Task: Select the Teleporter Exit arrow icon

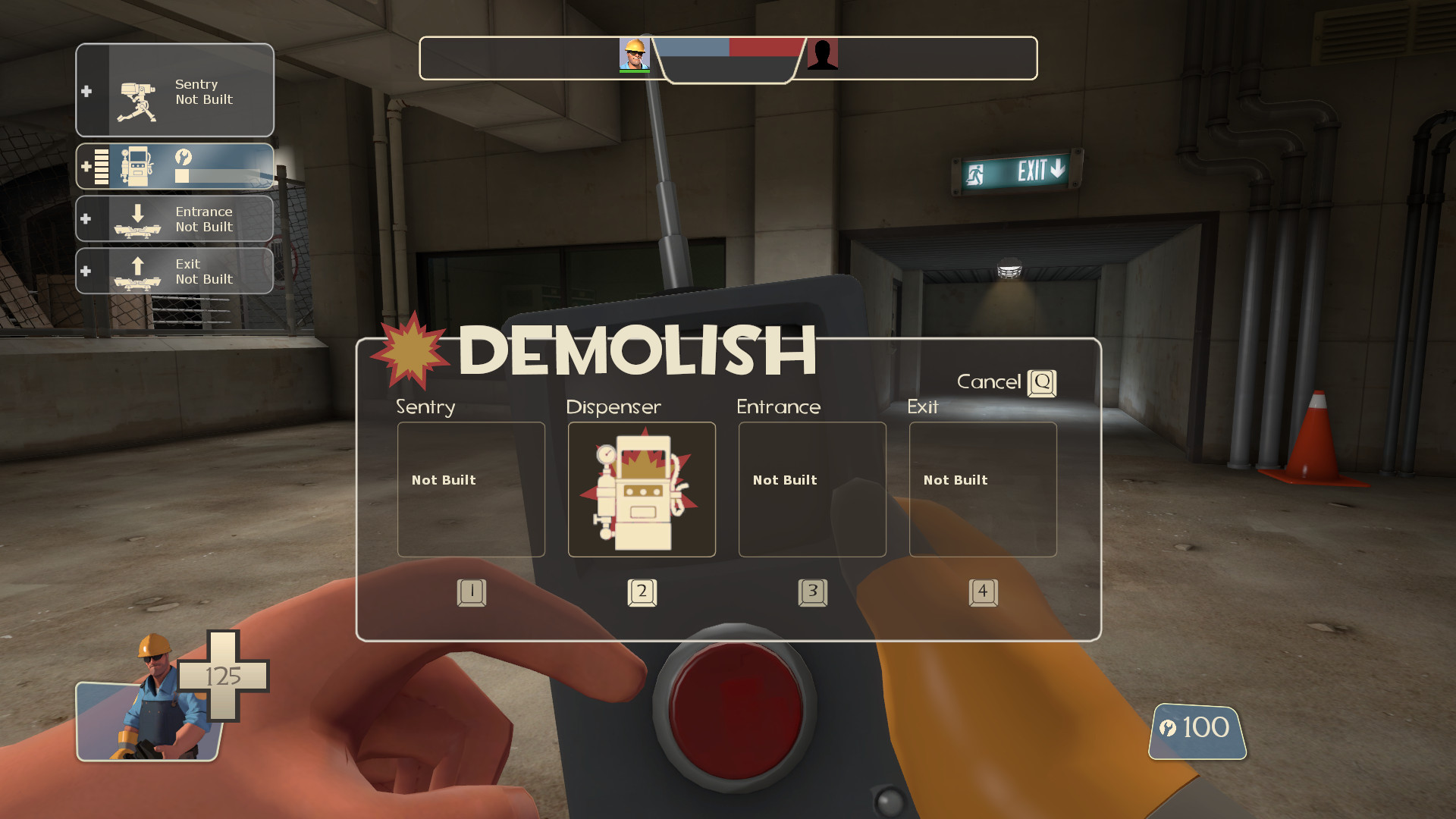Action: pyautogui.click(x=139, y=271)
